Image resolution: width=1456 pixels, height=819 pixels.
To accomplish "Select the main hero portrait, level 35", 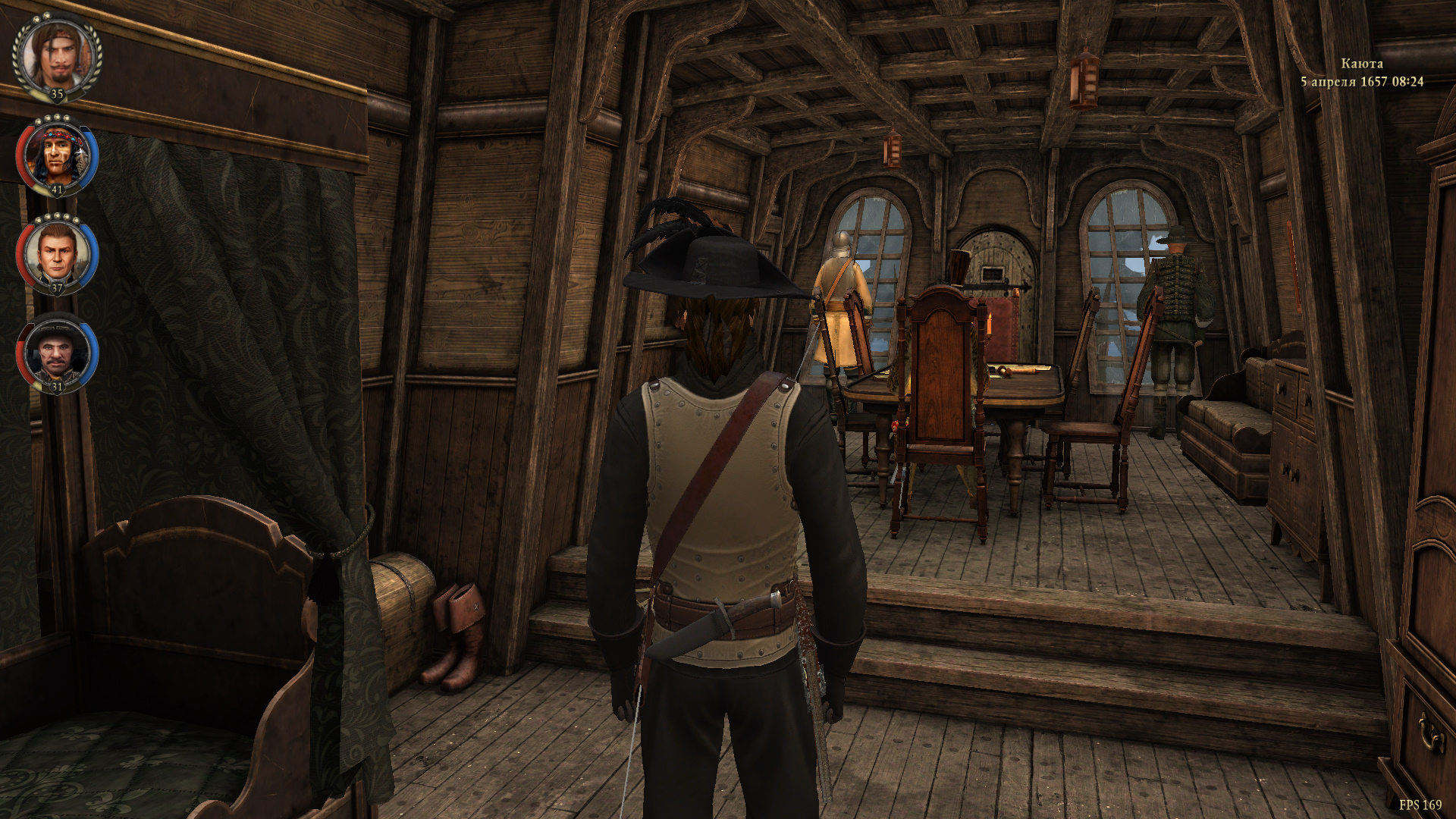I will (x=57, y=56).
